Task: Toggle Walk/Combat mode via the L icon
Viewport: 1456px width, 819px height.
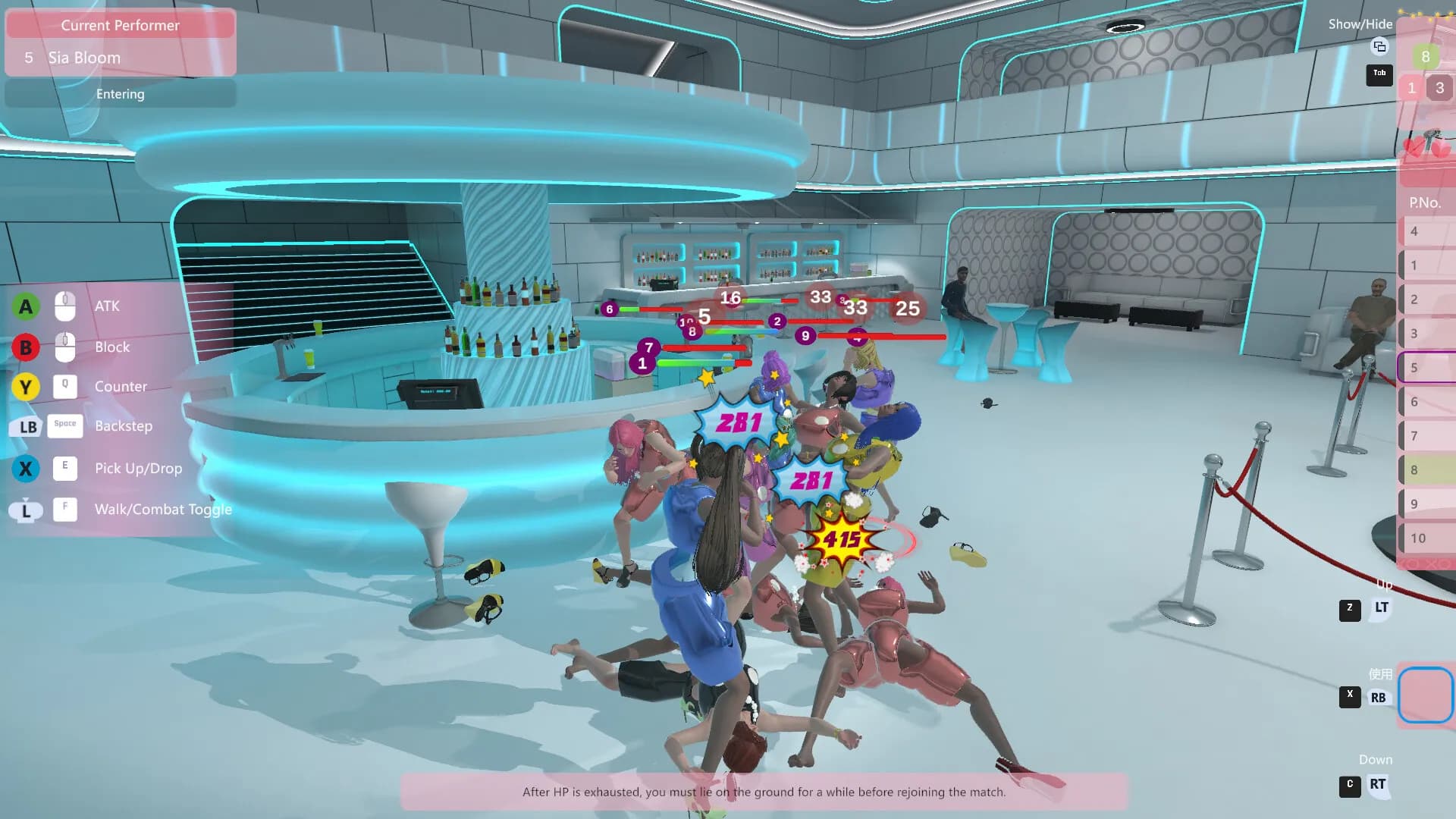Action: coord(26,509)
